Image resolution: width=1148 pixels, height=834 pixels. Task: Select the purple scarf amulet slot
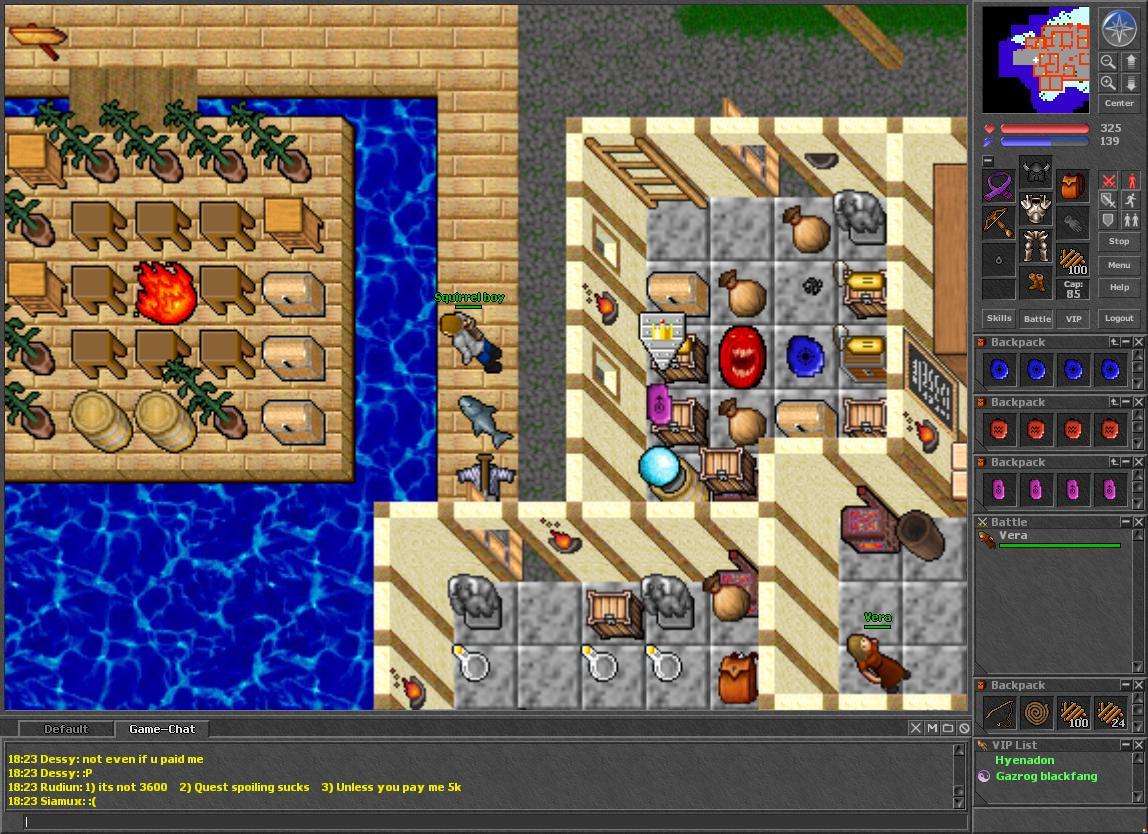click(x=997, y=186)
